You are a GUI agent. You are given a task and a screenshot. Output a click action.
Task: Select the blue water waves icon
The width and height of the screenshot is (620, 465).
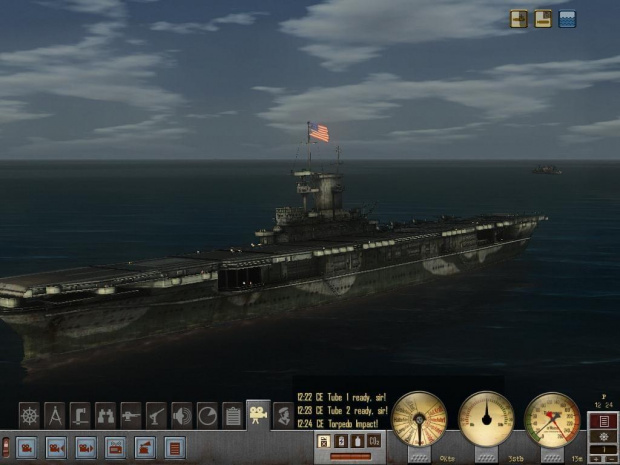[567, 18]
